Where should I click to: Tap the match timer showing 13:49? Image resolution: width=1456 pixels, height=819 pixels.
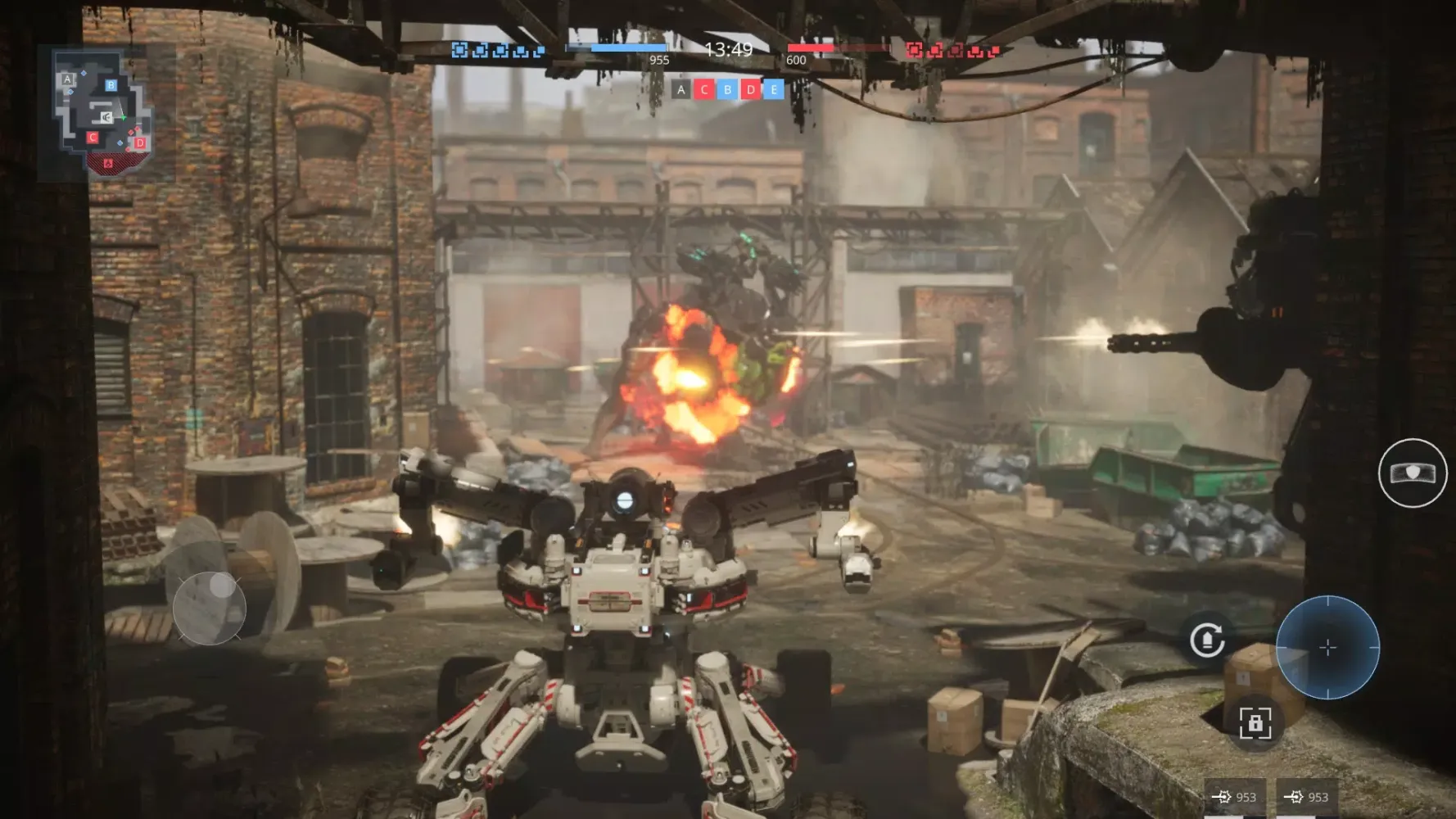pos(727,51)
